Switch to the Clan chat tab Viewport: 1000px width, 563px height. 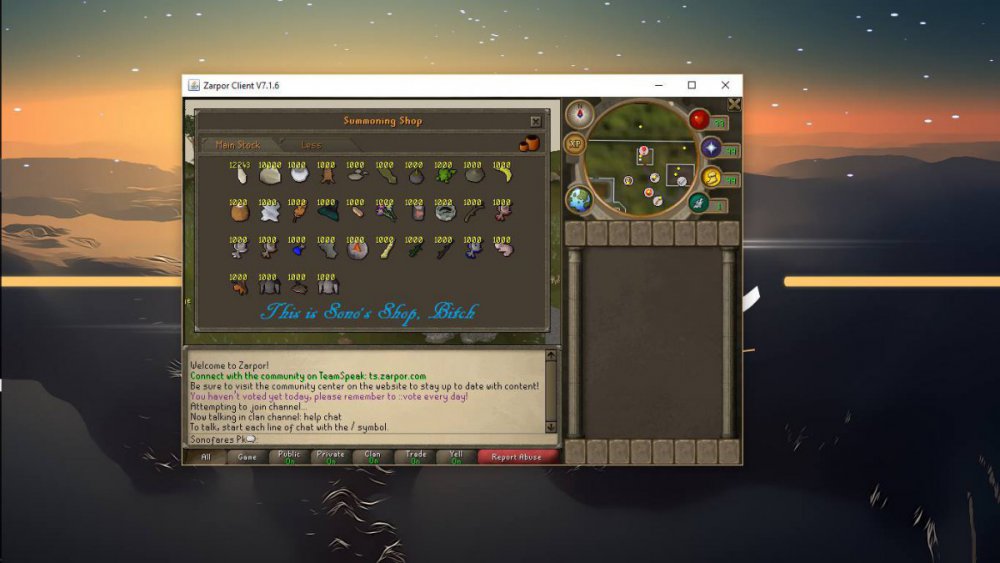click(x=372, y=457)
